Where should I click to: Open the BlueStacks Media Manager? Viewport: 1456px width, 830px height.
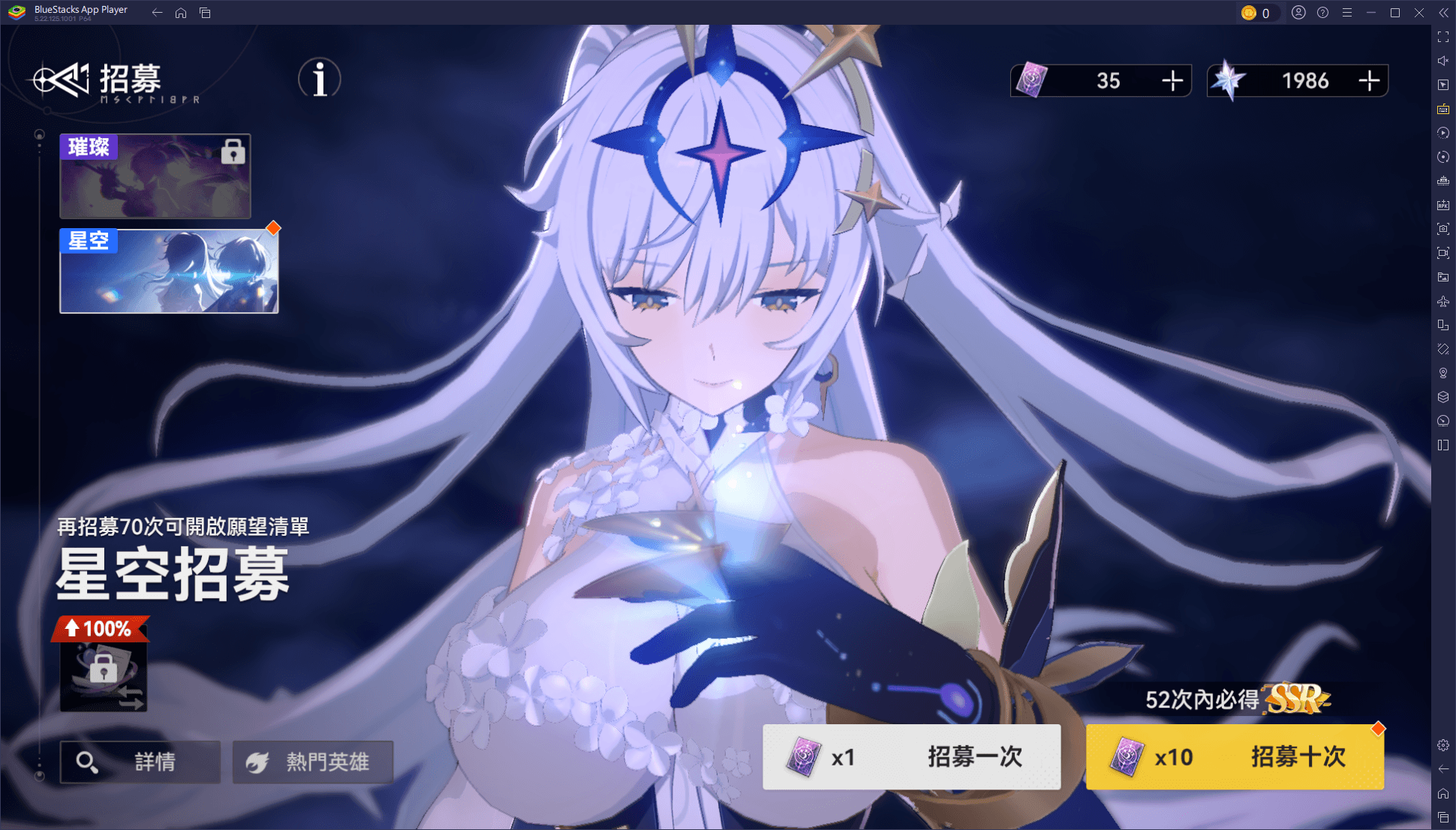tap(1442, 276)
